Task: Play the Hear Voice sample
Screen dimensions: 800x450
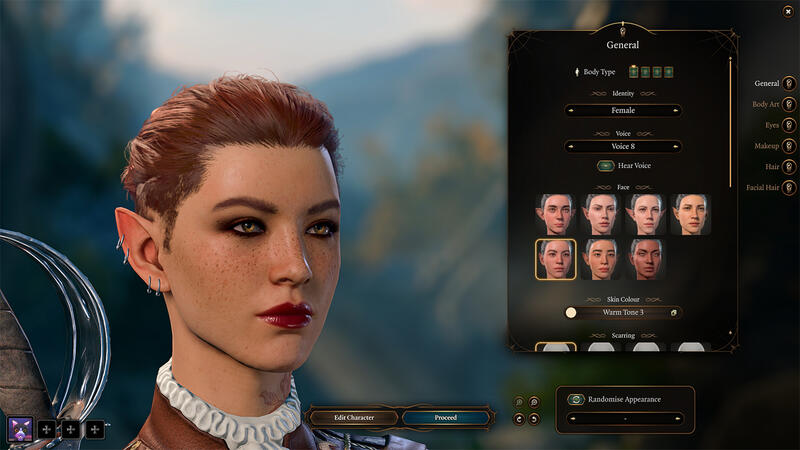Action: 606,165
